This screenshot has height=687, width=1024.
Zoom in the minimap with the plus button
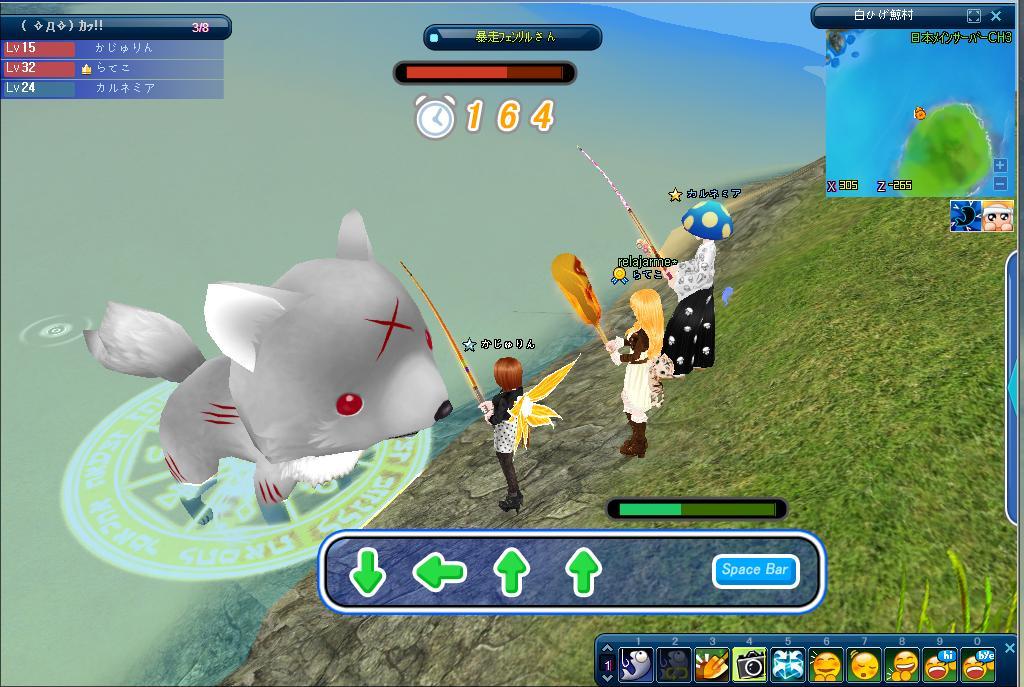coord(1000,165)
